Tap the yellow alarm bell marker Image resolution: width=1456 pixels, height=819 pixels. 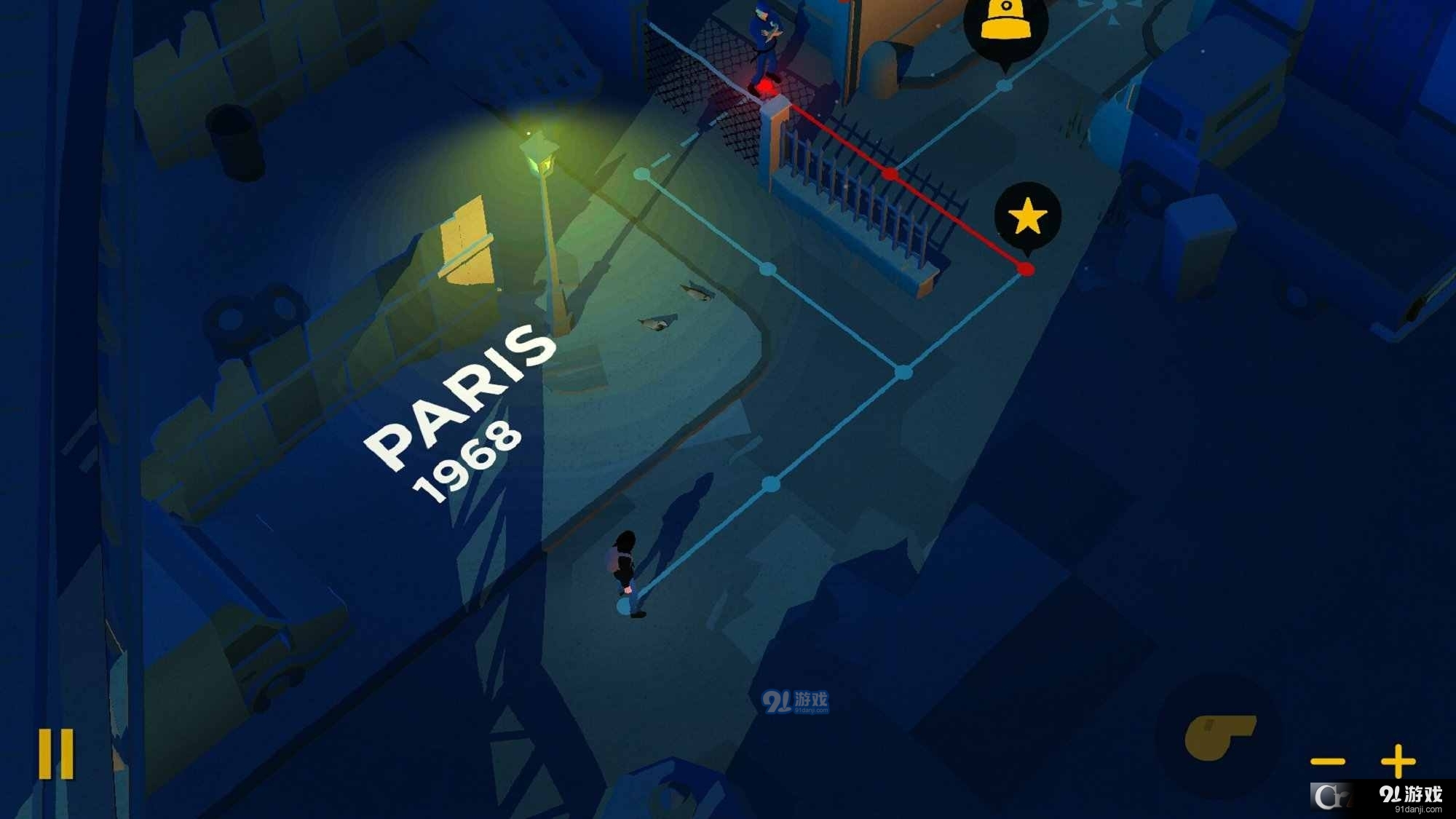[1005, 25]
